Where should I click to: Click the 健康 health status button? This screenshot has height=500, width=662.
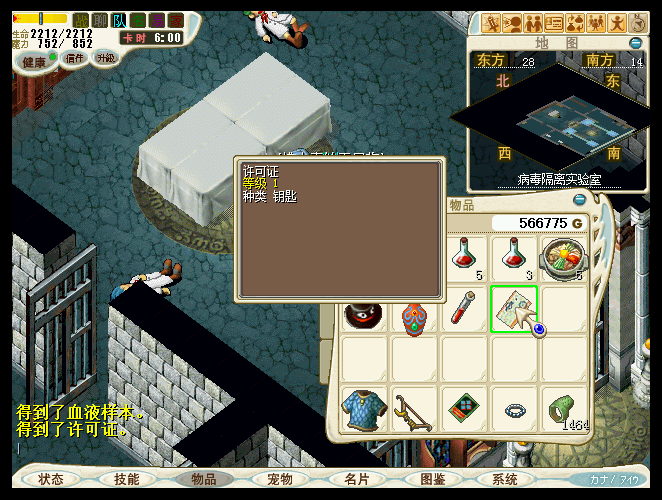[x=34, y=60]
